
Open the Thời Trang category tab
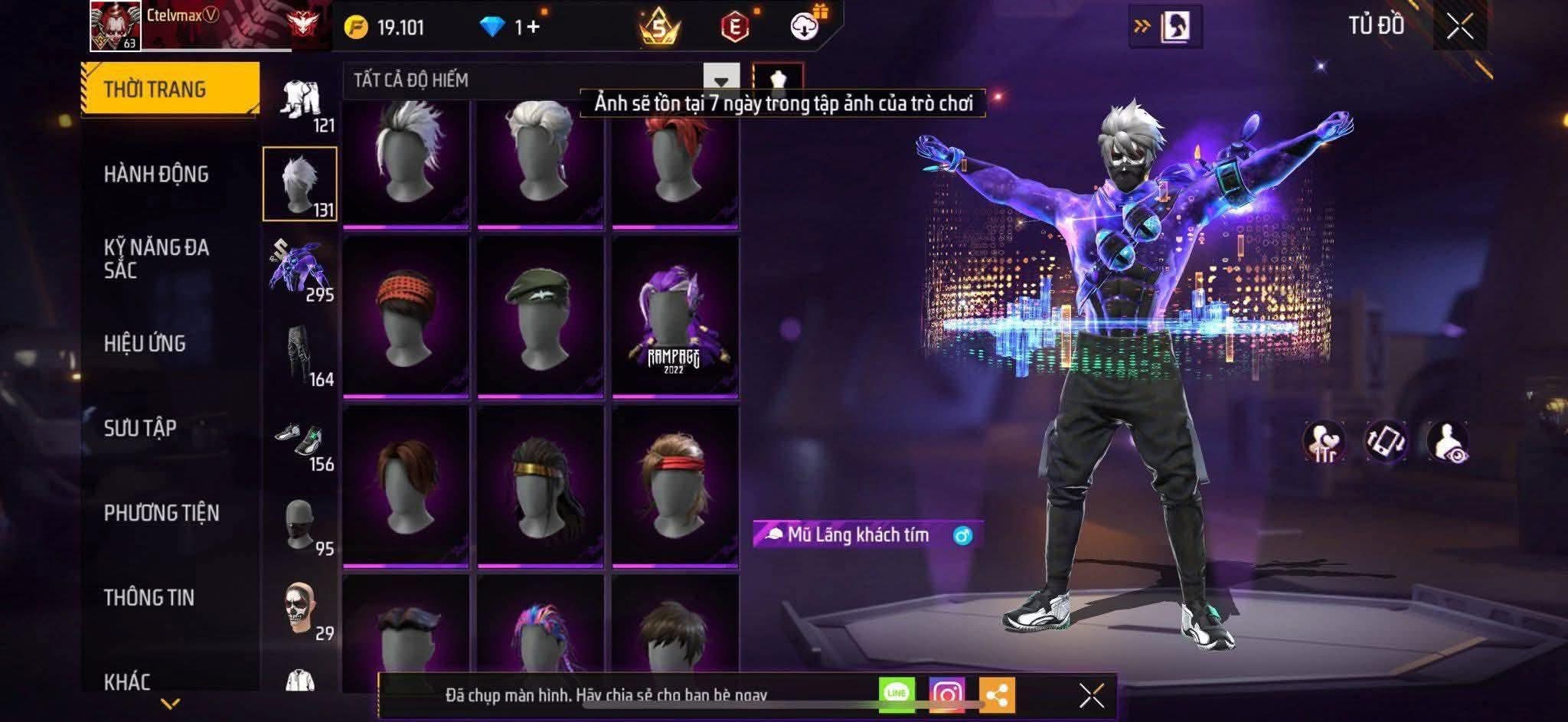(x=170, y=89)
